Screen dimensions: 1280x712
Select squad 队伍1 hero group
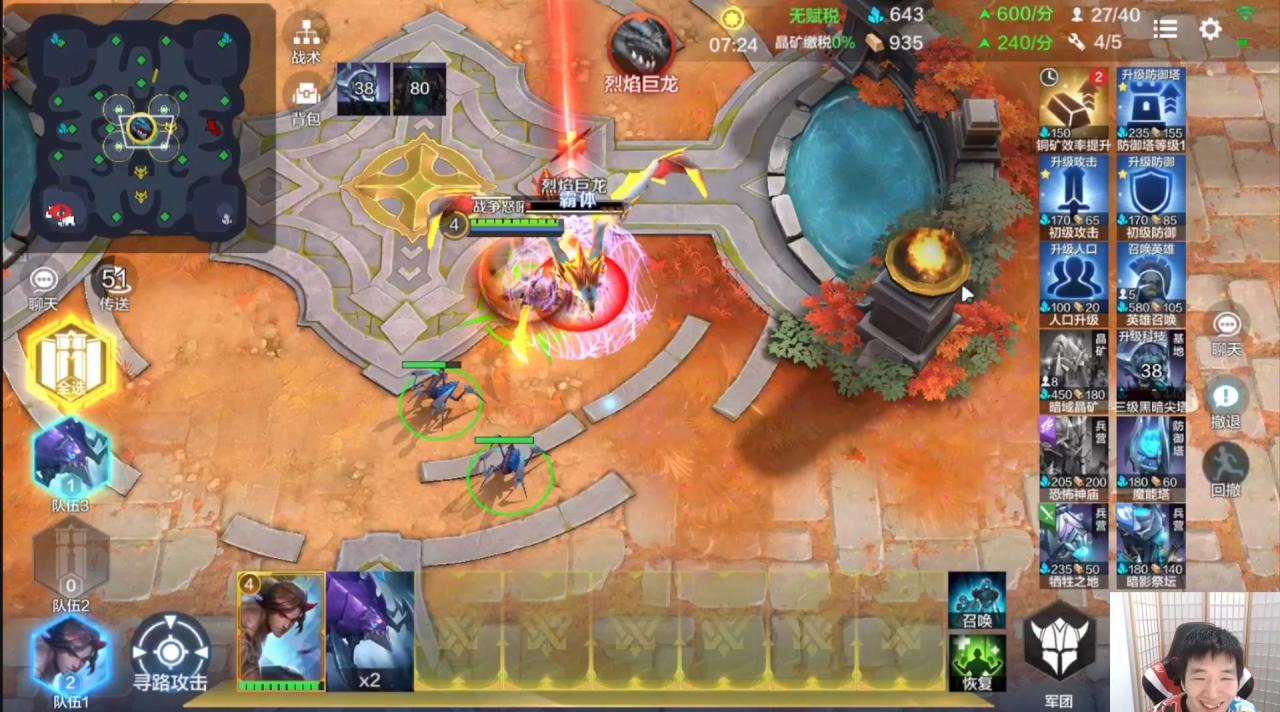point(71,655)
